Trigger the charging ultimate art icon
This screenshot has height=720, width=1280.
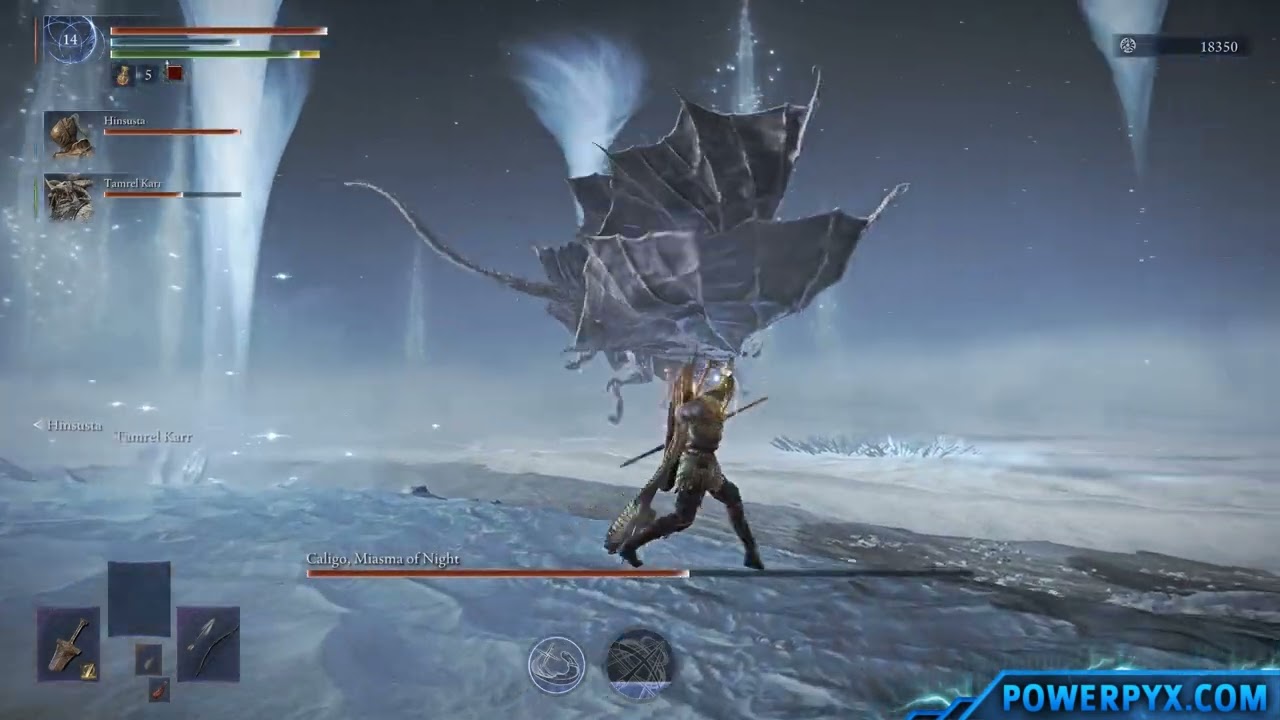click(x=639, y=664)
